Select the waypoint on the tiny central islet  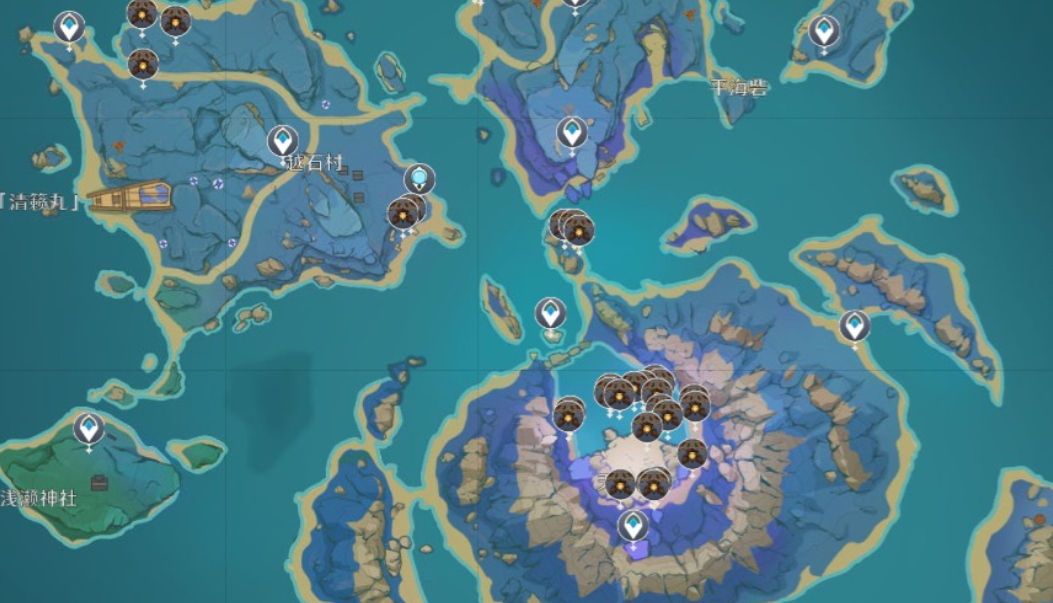coord(550,313)
